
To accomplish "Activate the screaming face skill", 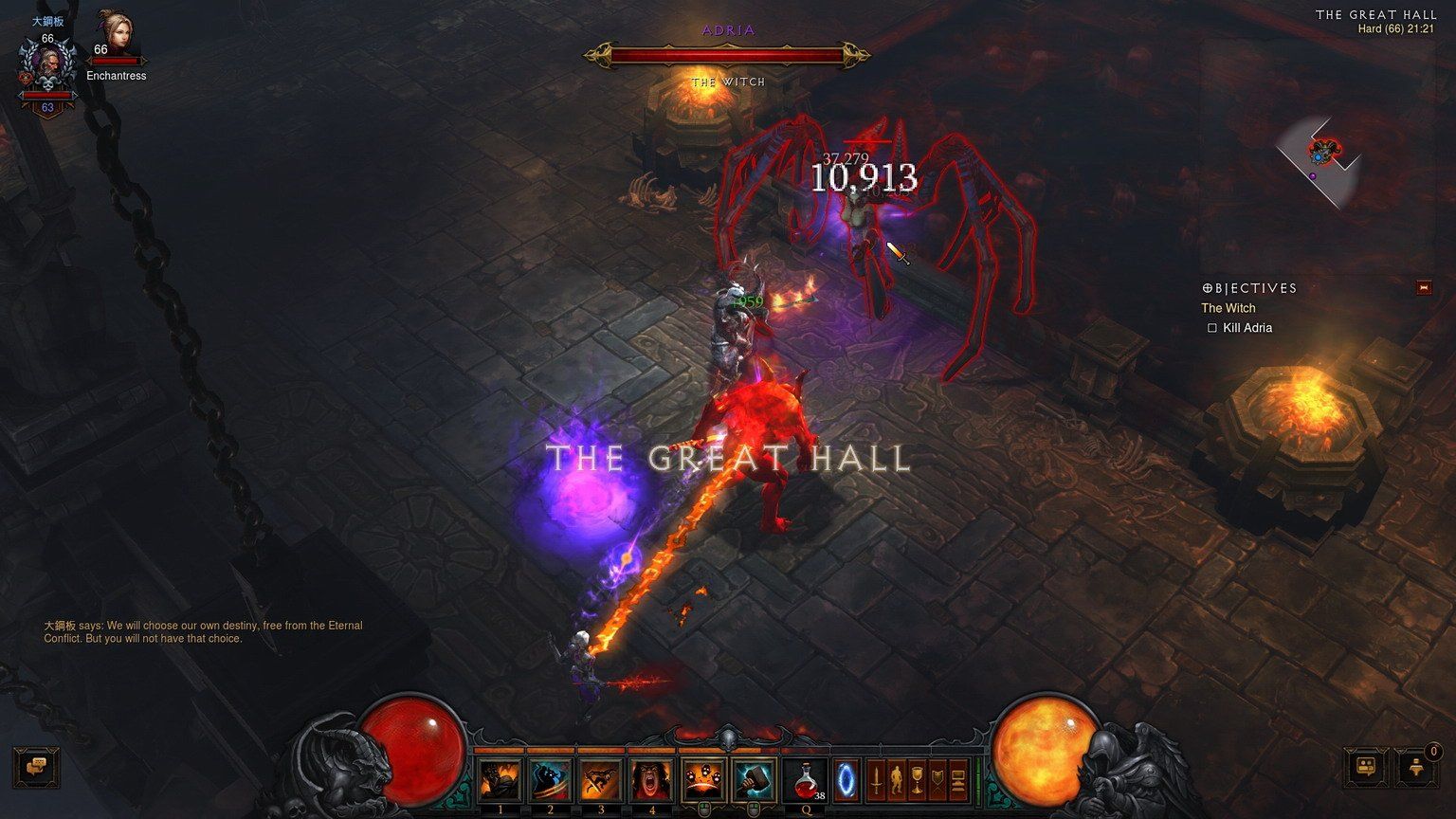I will (652, 779).
